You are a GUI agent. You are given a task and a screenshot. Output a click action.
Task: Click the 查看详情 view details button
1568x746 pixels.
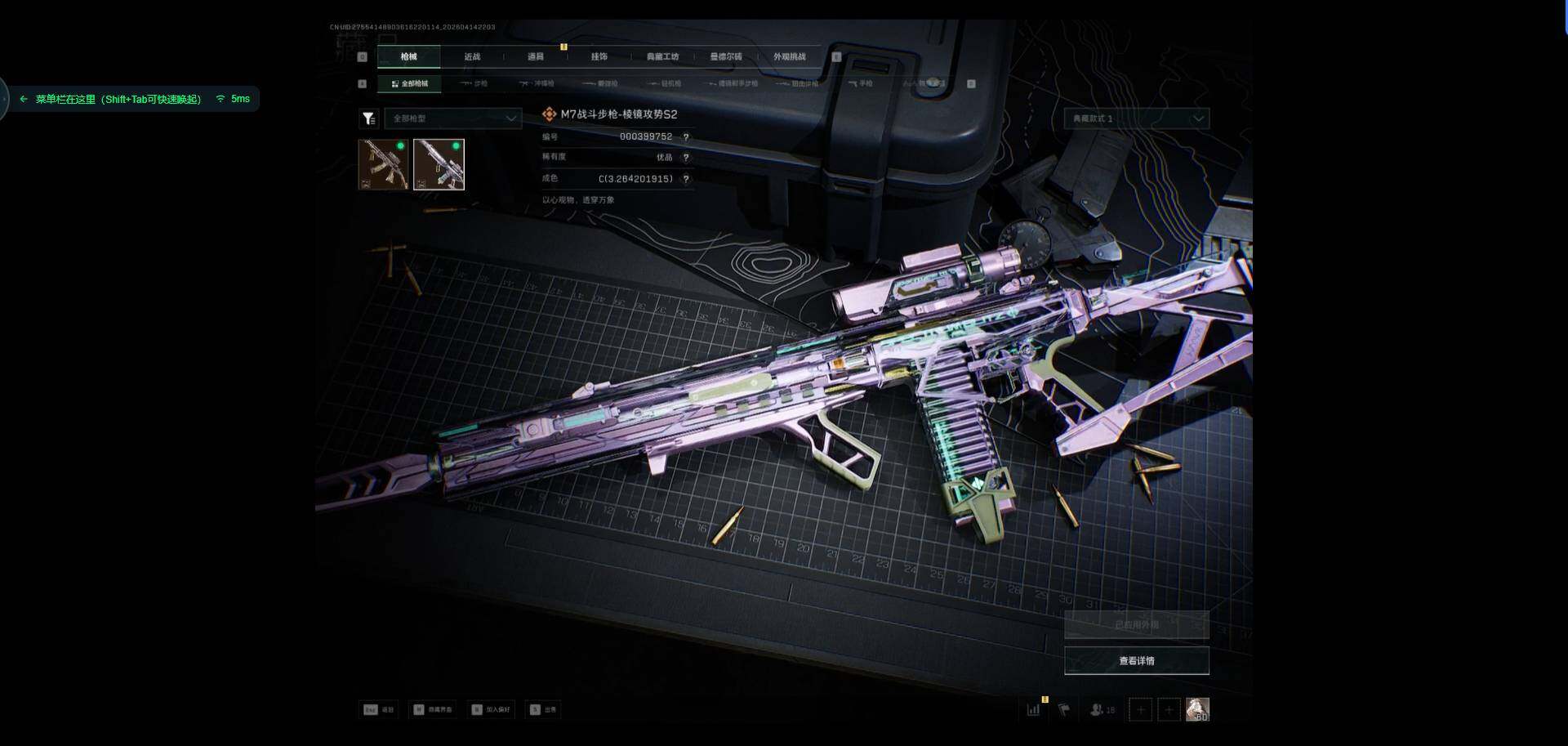(1136, 660)
